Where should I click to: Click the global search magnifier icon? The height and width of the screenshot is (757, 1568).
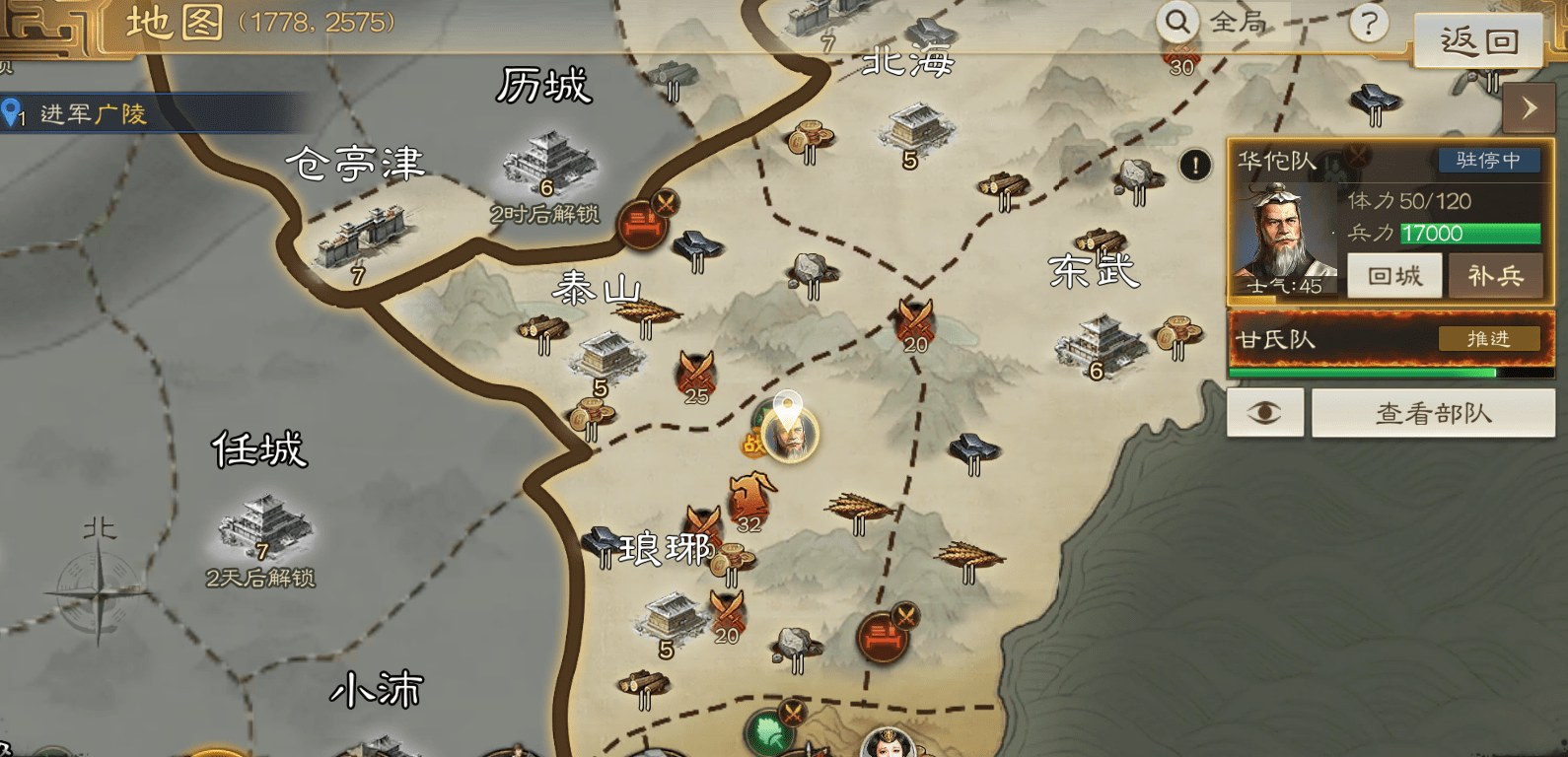[1176, 22]
